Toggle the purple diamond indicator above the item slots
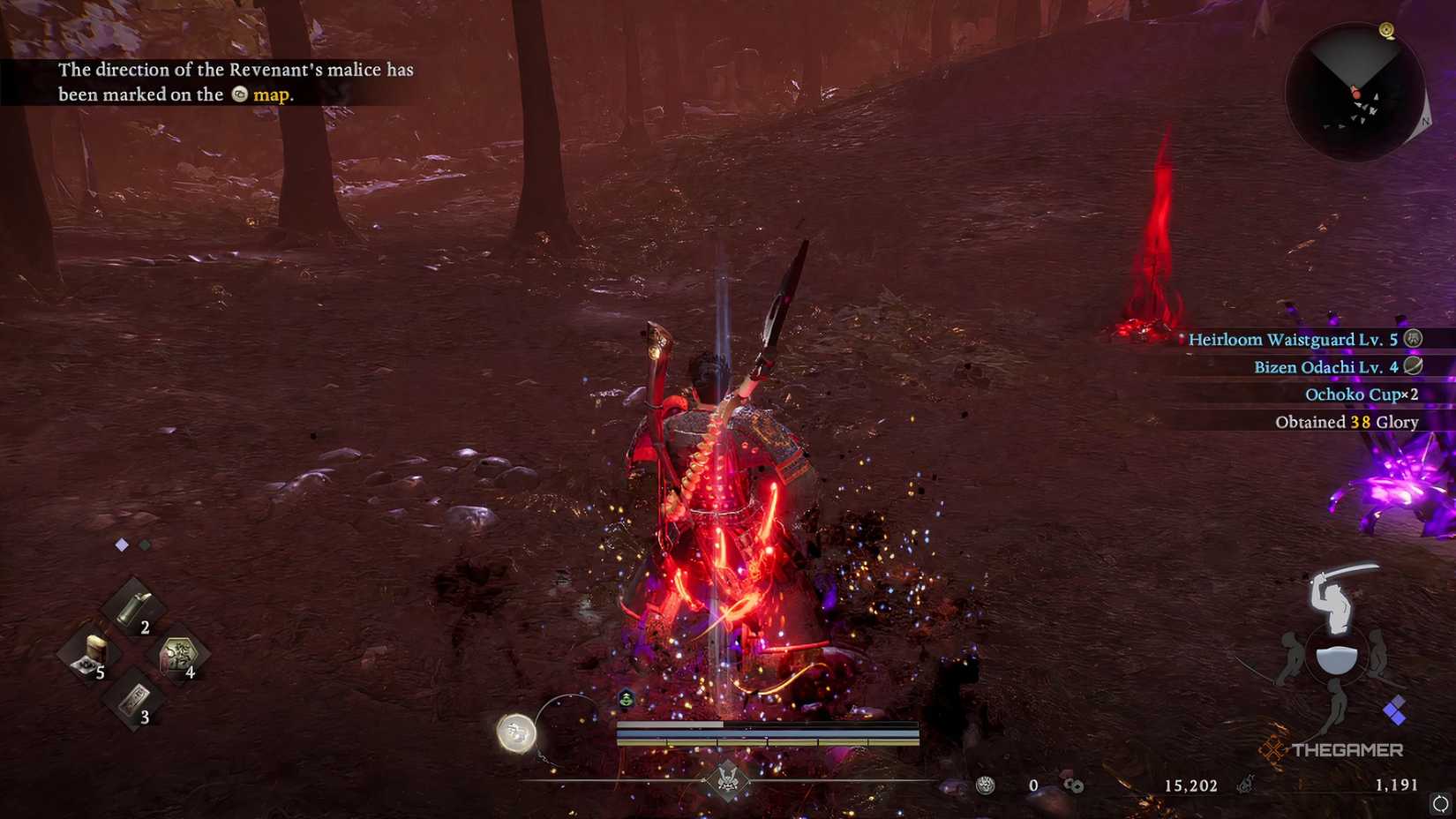 pos(120,545)
